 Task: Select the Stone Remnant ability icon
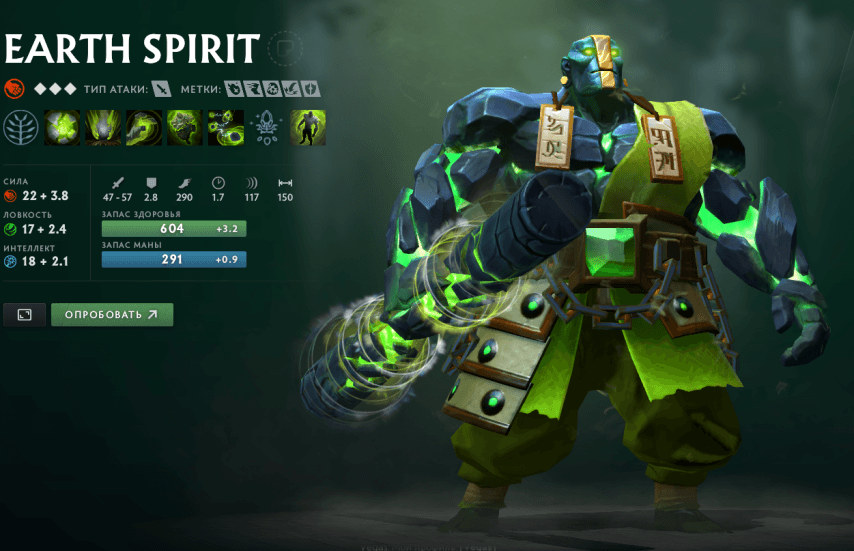tap(184, 128)
